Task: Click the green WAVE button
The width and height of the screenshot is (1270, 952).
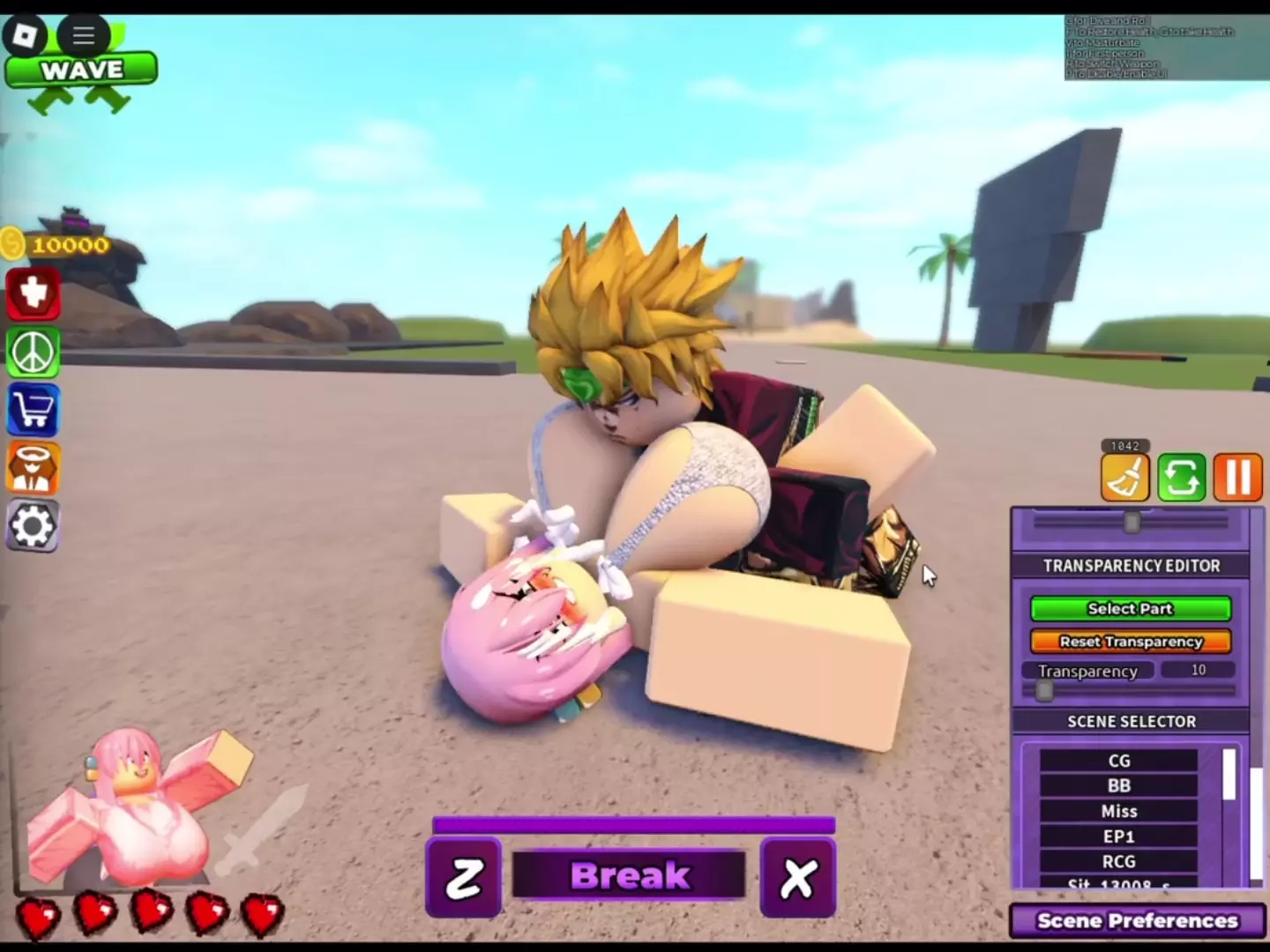Action: [x=81, y=70]
